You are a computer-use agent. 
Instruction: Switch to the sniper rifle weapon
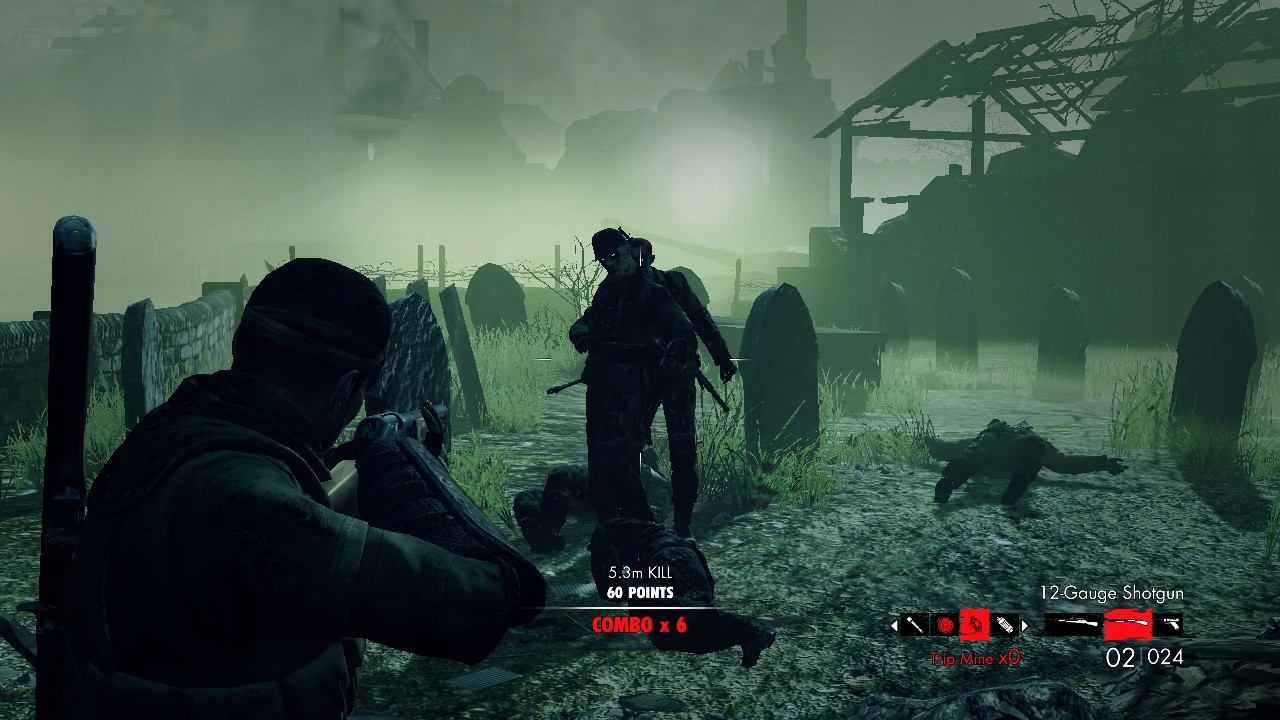pos(1072,625)
